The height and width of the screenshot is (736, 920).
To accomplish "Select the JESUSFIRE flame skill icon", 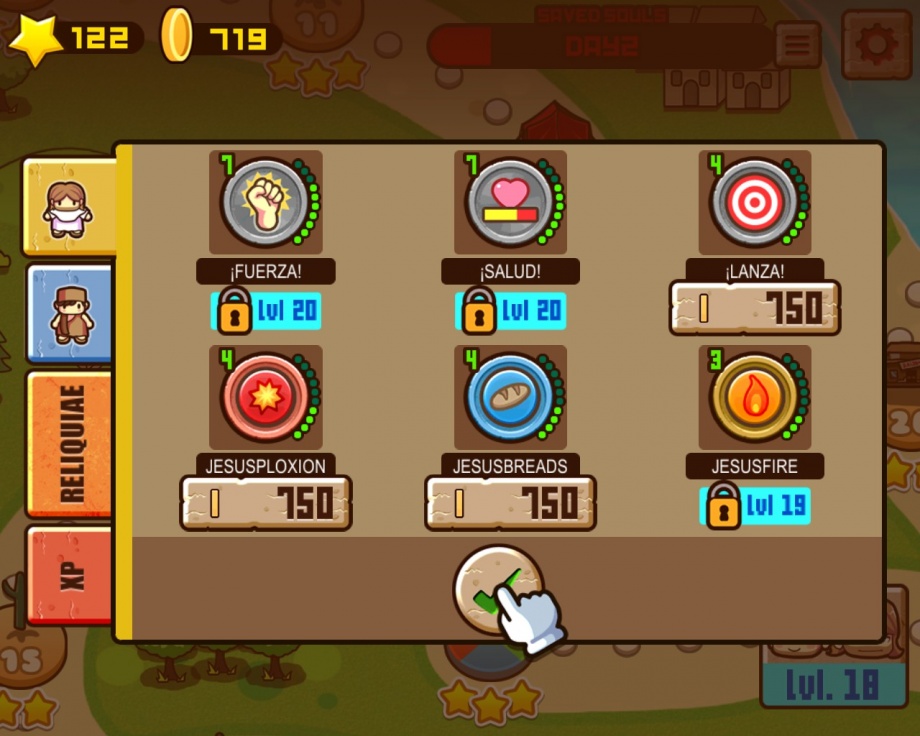I will tap(754, 397).
